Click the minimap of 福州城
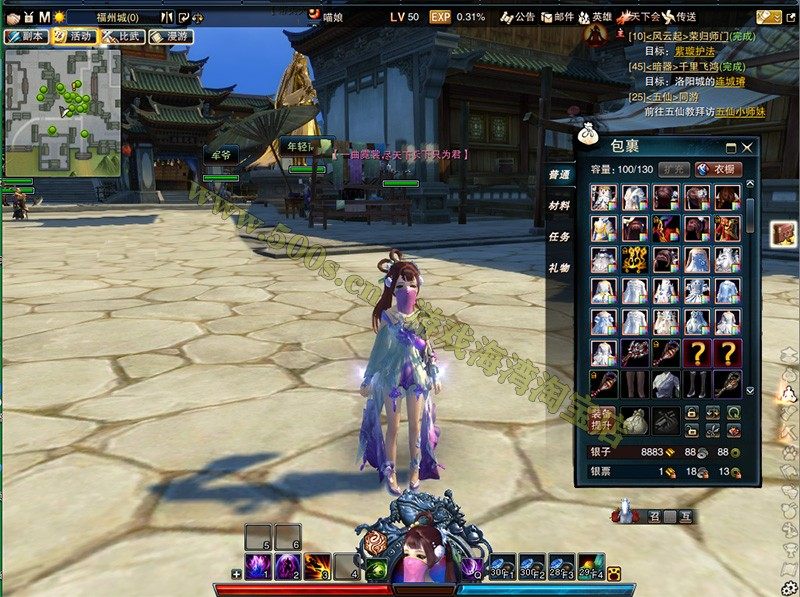Screen dimensions: 800x597 pyautogui.click(x=62, y=110)
